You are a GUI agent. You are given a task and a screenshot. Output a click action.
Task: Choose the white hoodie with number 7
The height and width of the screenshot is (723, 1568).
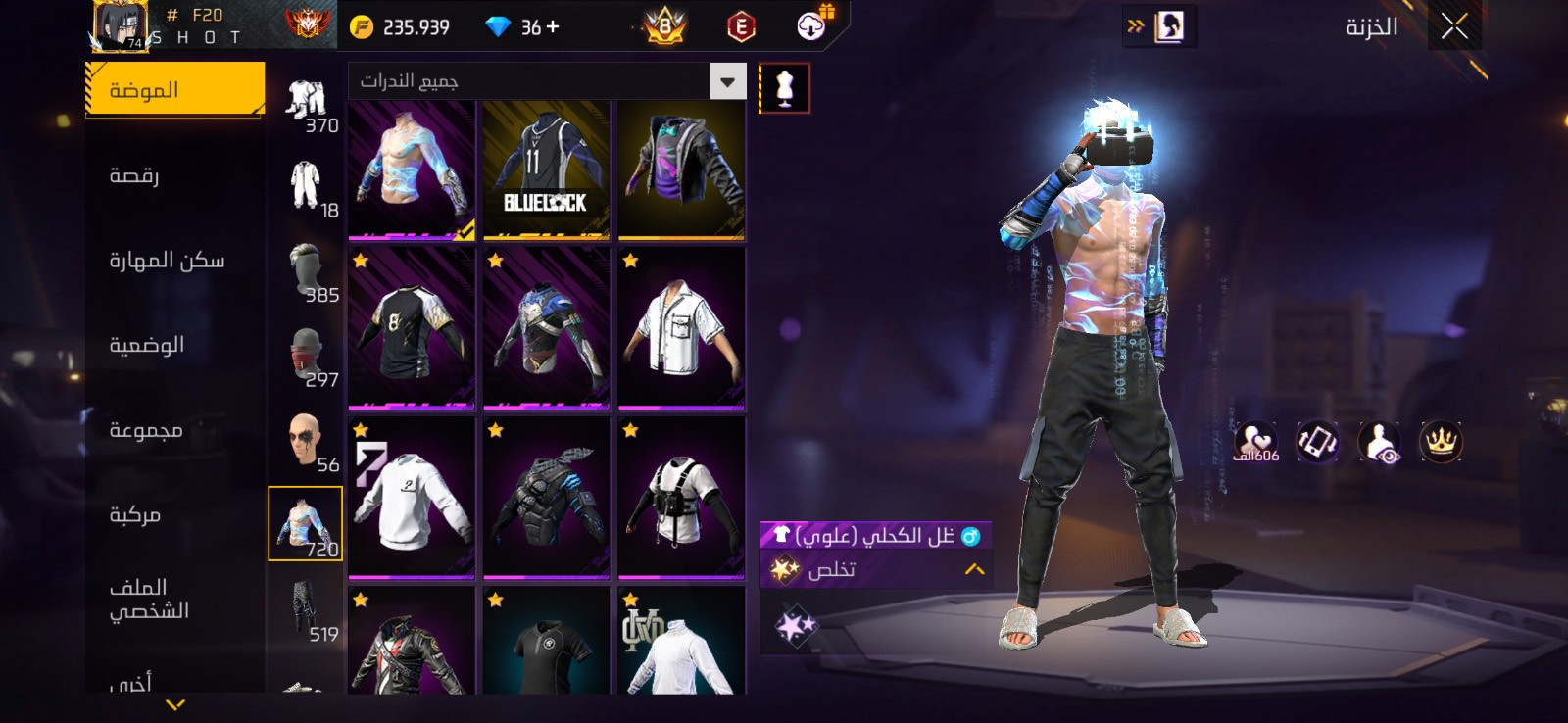pyautogui.click(x=412, y=497)
